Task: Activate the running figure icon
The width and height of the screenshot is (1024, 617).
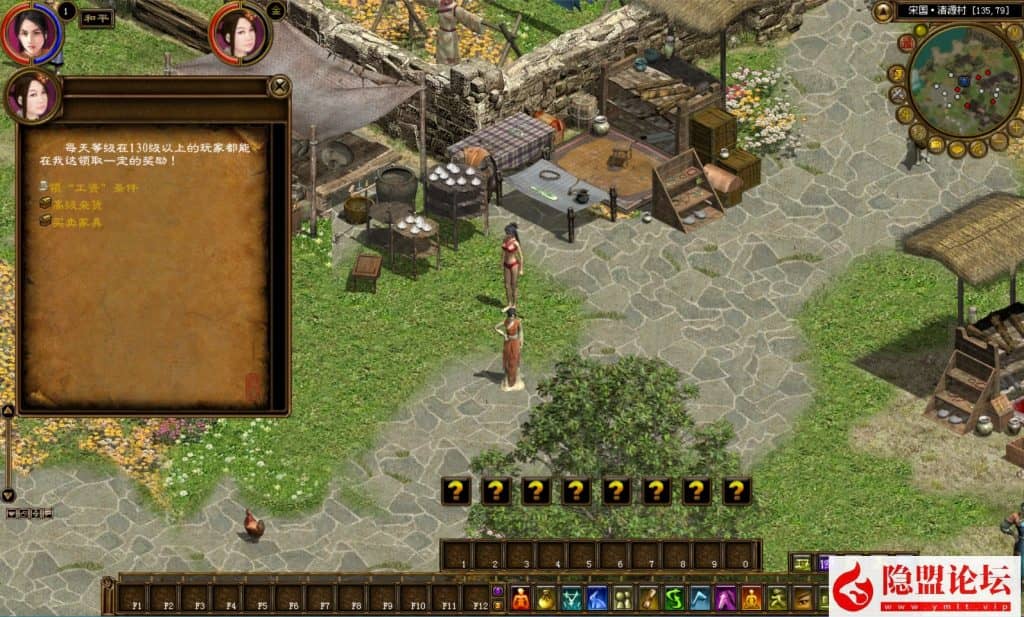Action: pos(777,598)
